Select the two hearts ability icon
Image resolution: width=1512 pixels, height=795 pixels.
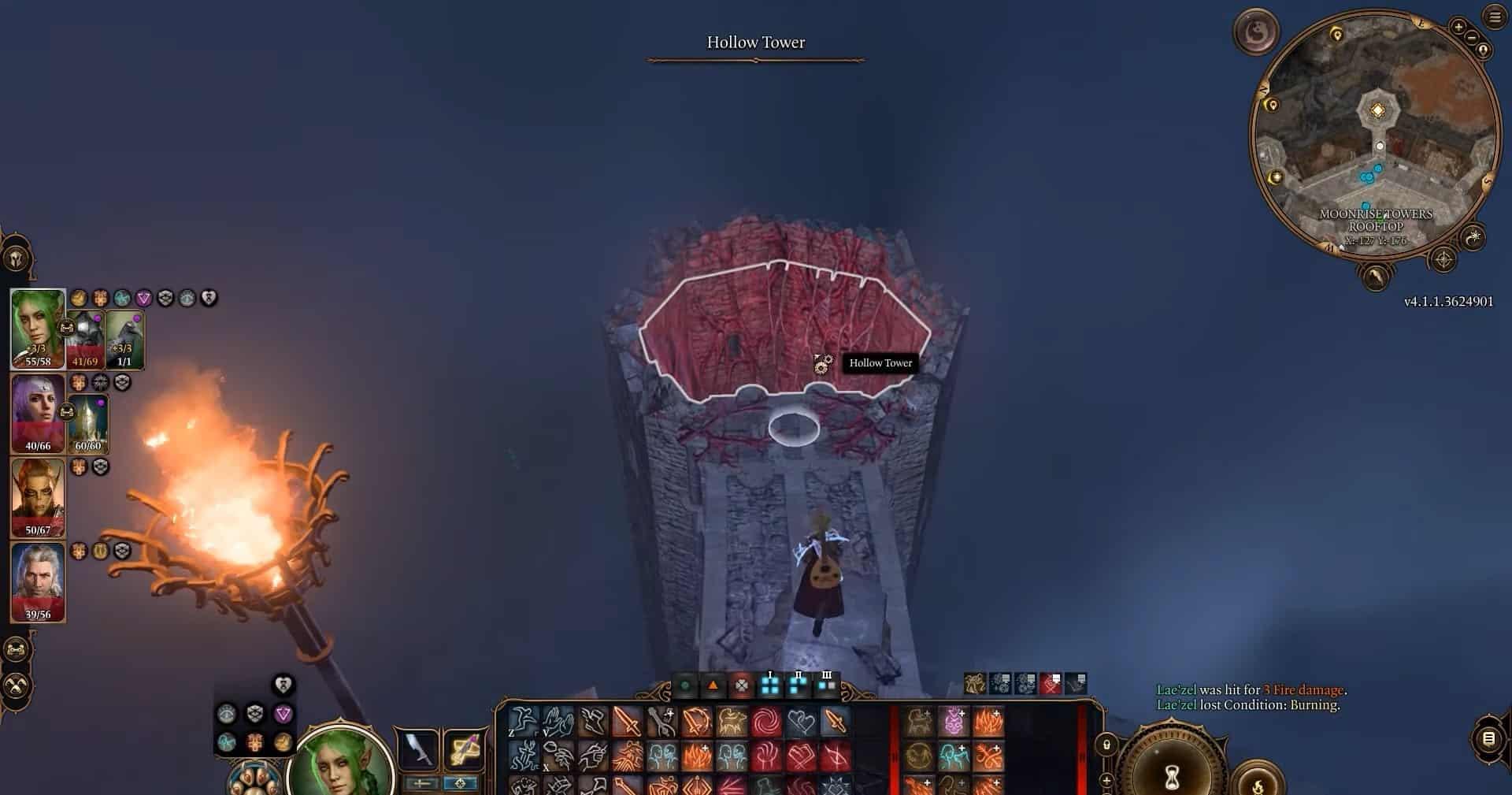800,722
